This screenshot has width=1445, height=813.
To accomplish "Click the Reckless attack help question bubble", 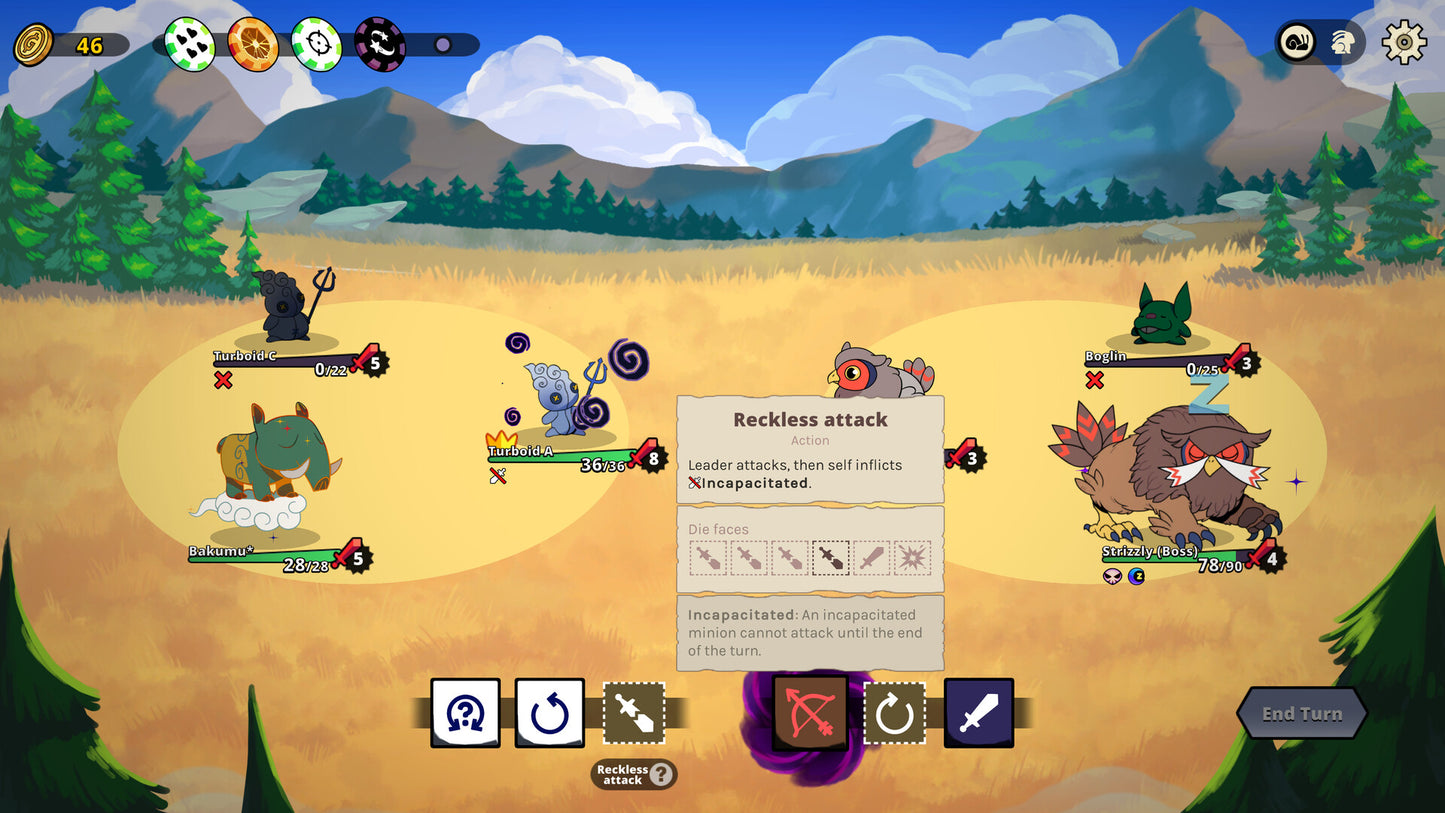I will pyautogui.click(x=663, y=774).
